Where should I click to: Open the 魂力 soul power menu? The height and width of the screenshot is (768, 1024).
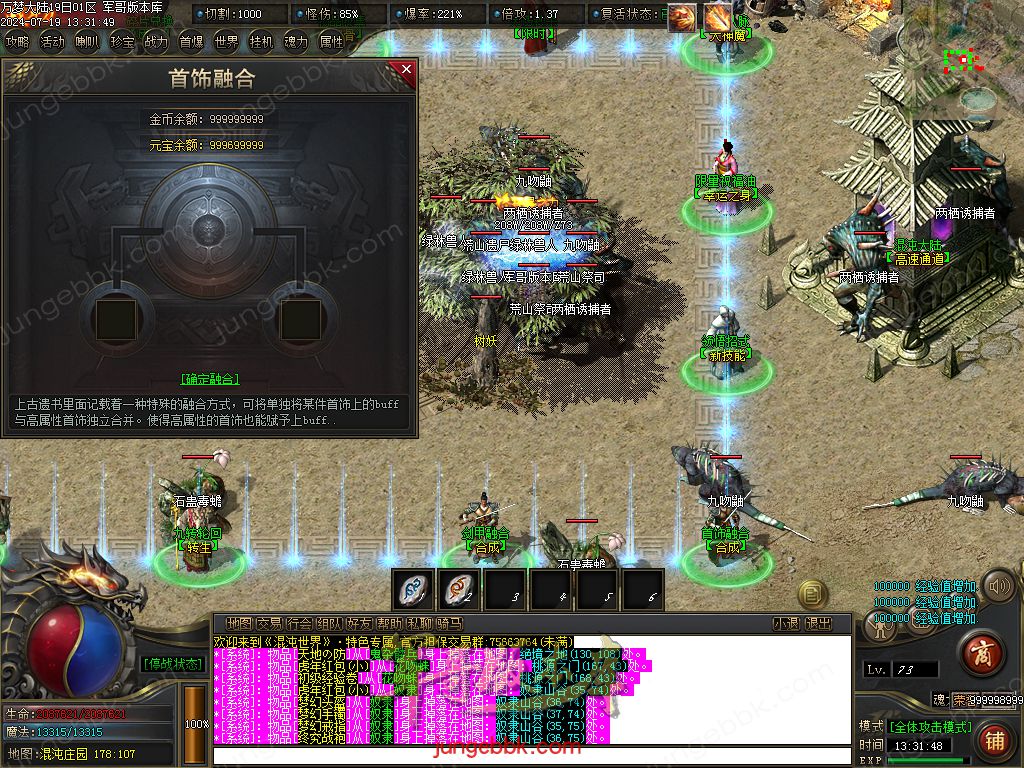[x=296, y=42]
